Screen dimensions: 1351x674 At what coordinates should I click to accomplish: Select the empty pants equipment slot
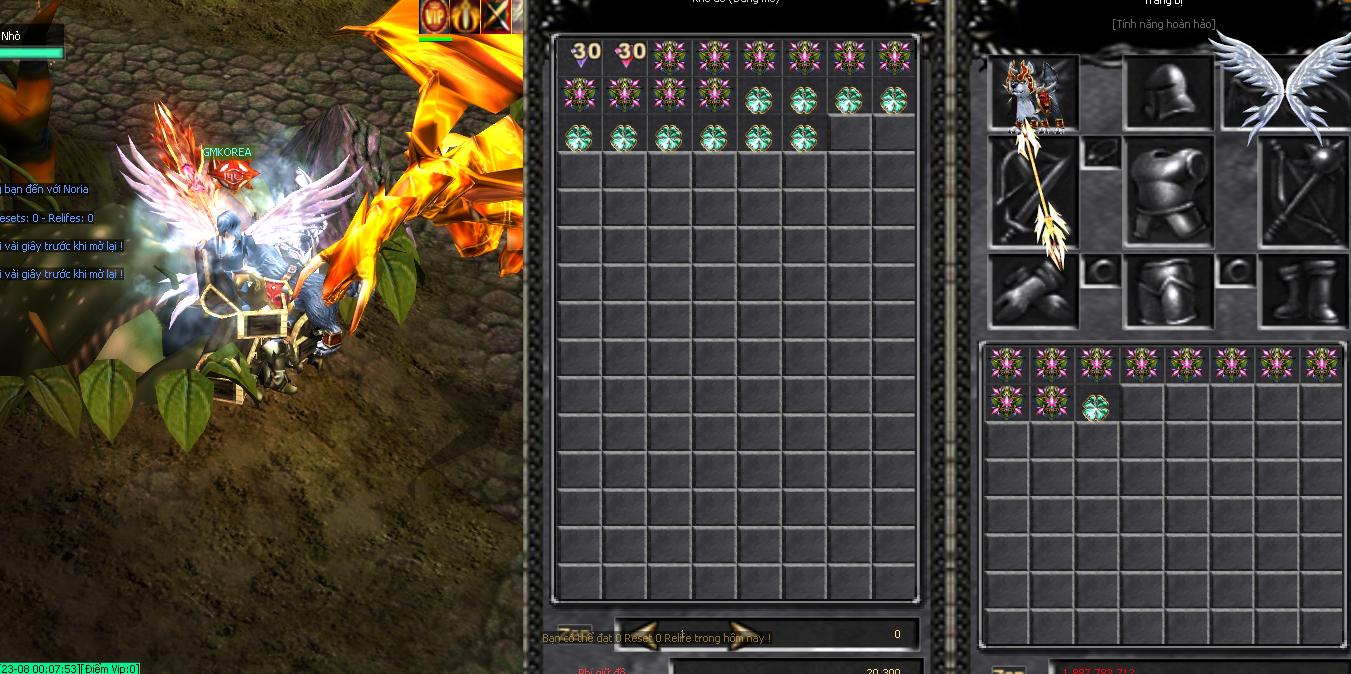(1168, 290)
